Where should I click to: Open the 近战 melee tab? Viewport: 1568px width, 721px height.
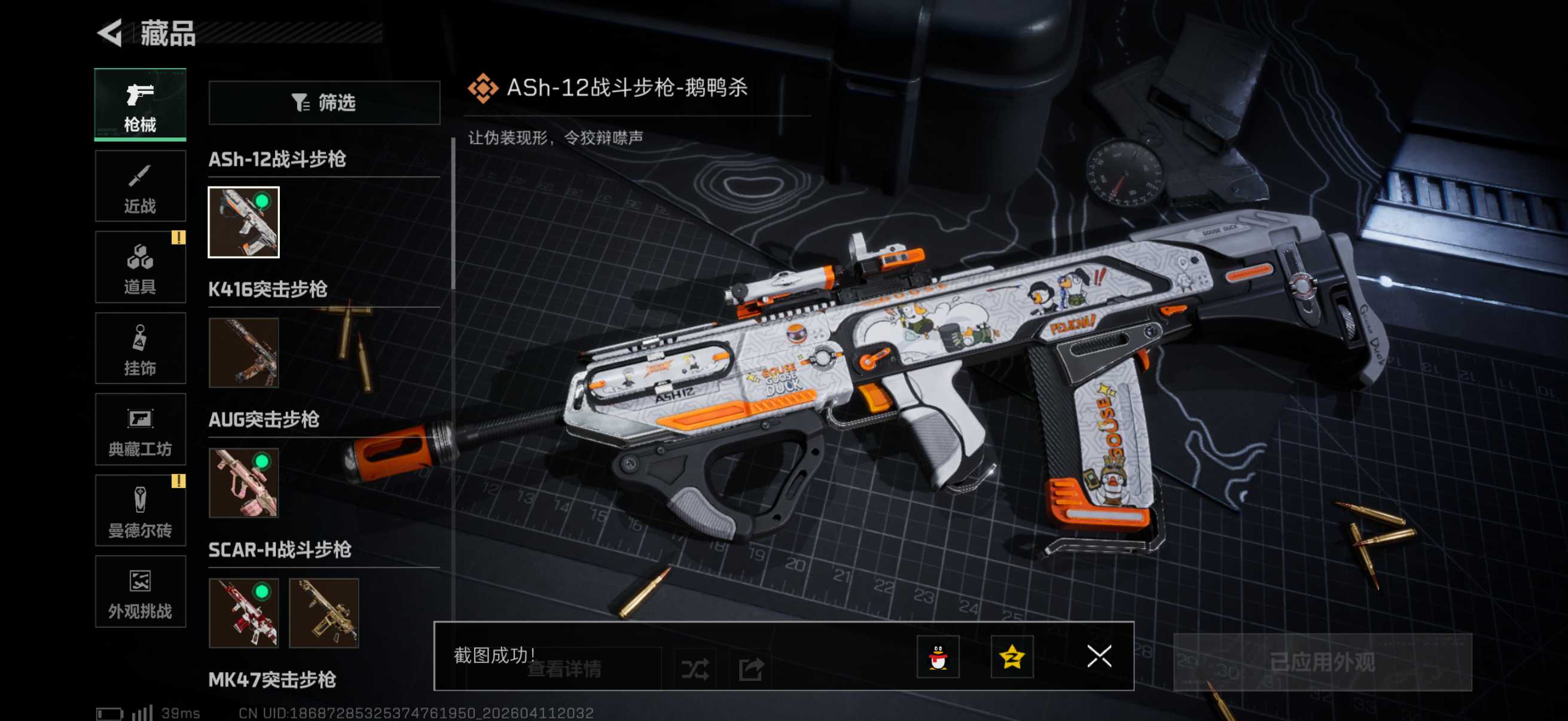pyautogui.click(x=140, y=187)
